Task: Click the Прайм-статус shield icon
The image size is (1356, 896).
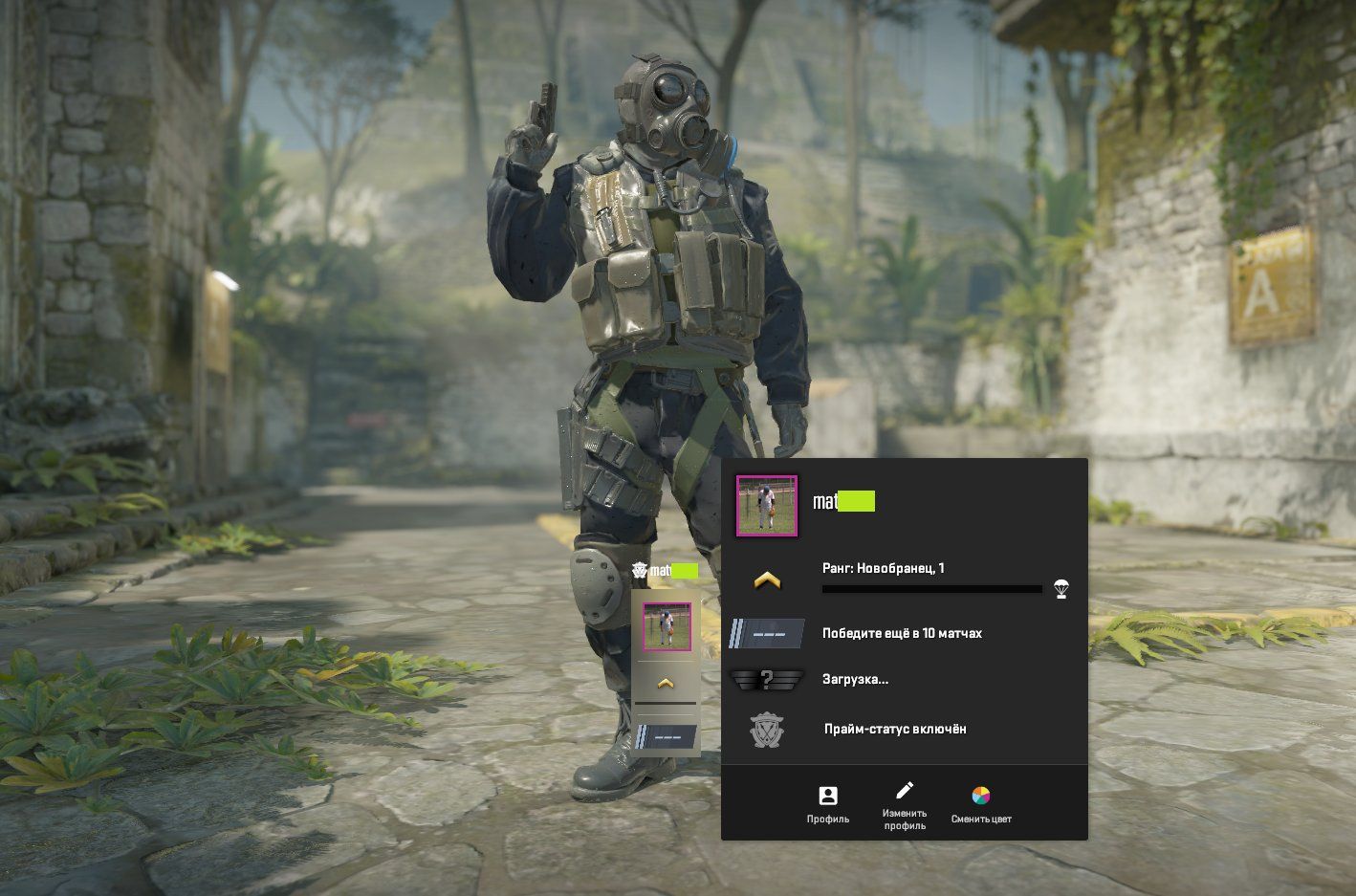Action: click(767, 729)
